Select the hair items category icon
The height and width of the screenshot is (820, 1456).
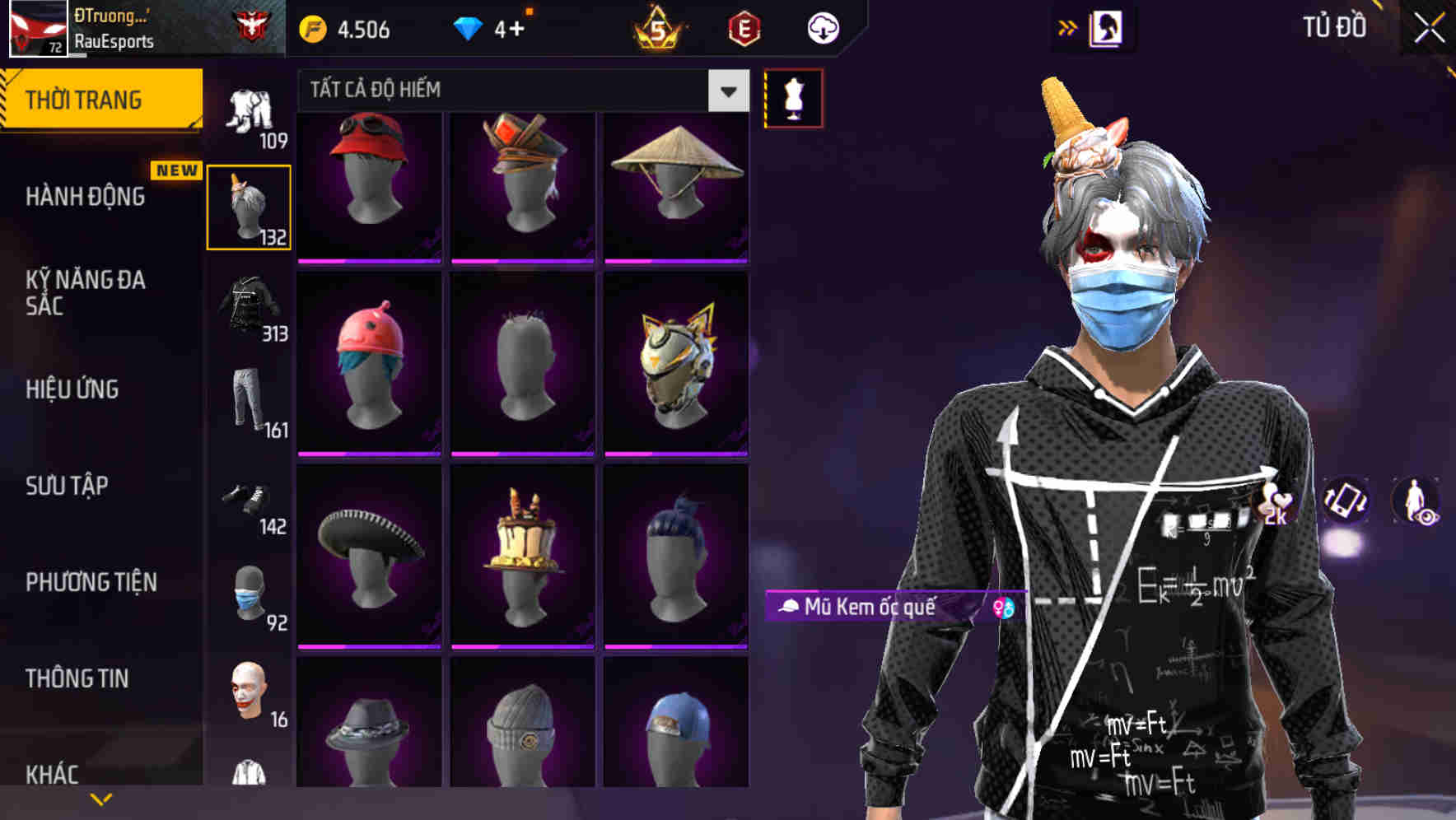(x=249, y=204)
